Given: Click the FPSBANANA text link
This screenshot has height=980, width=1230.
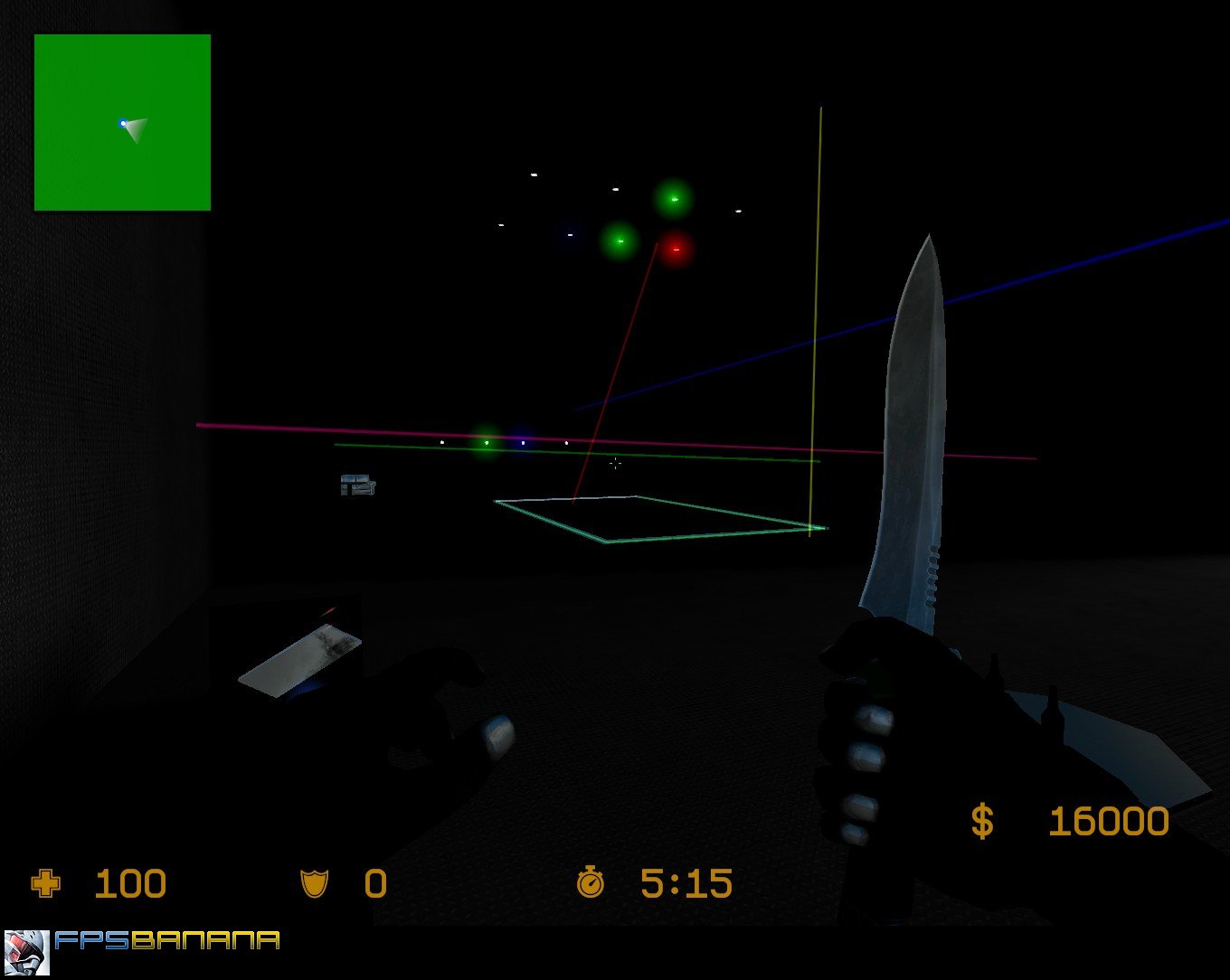Looking at the screenshot, I should click(167, 941).
